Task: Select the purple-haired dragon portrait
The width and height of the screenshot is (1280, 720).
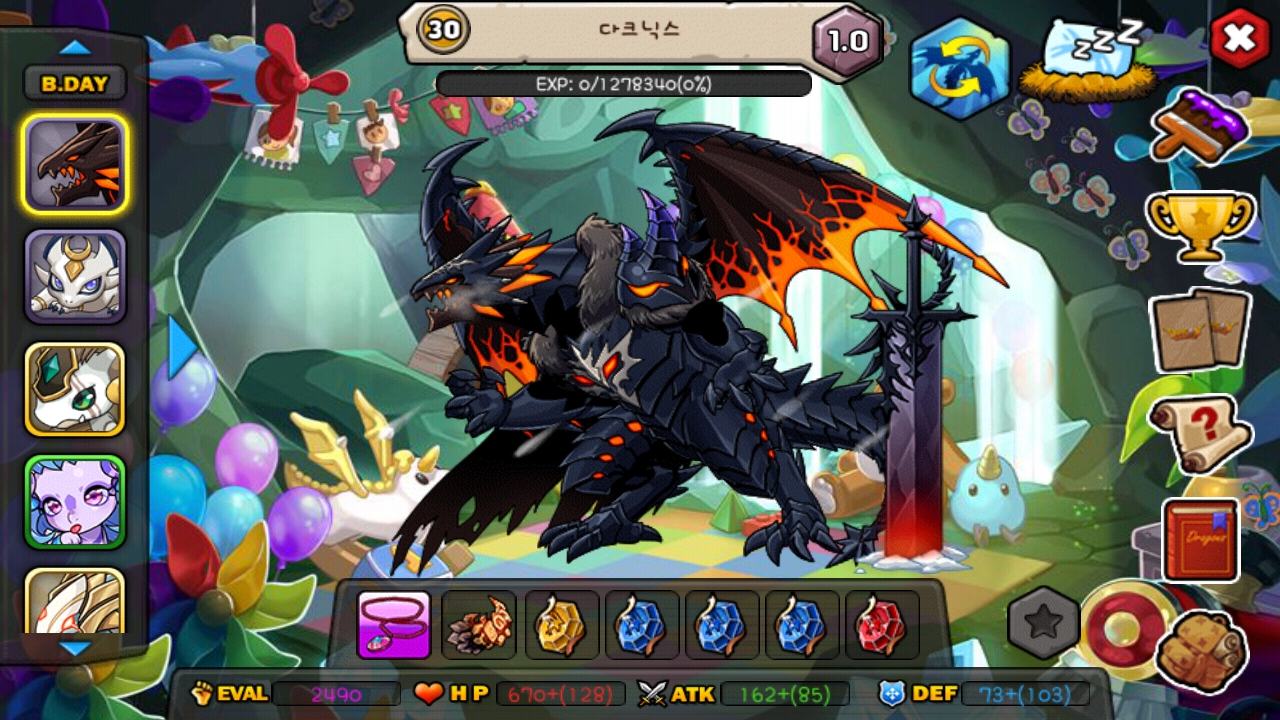Action: 75,502
